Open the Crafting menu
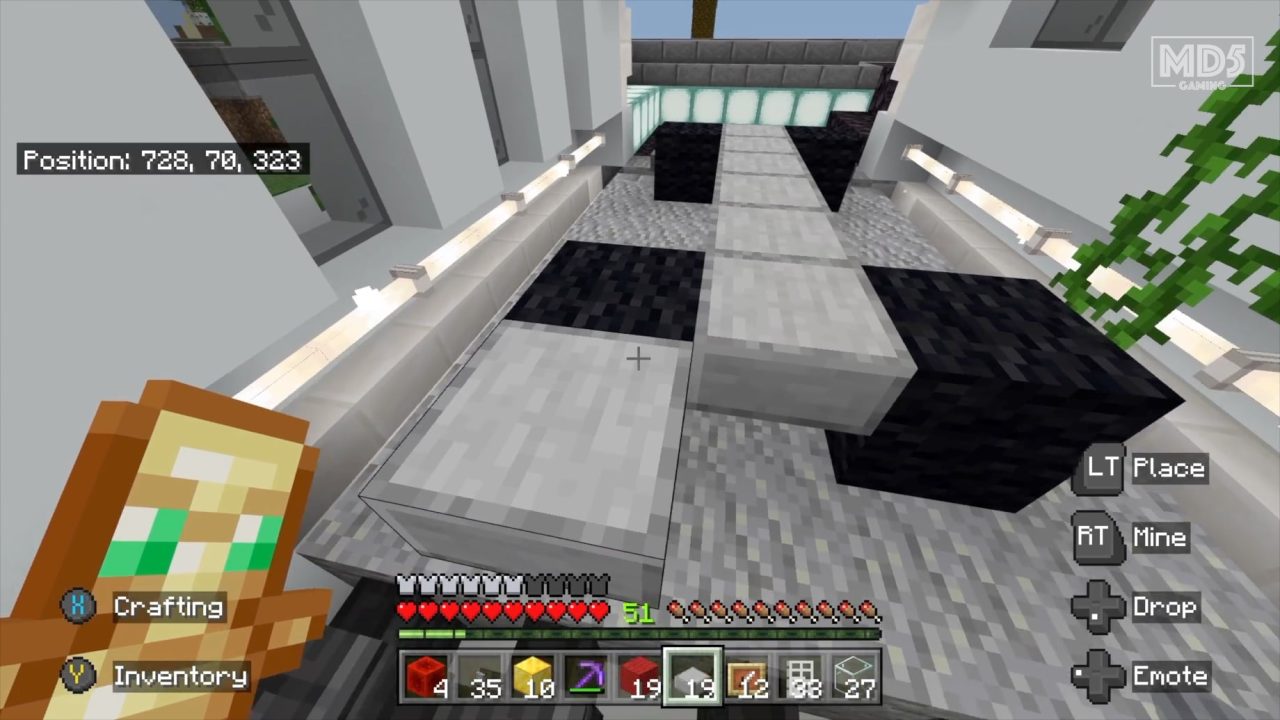 (168, 606)
